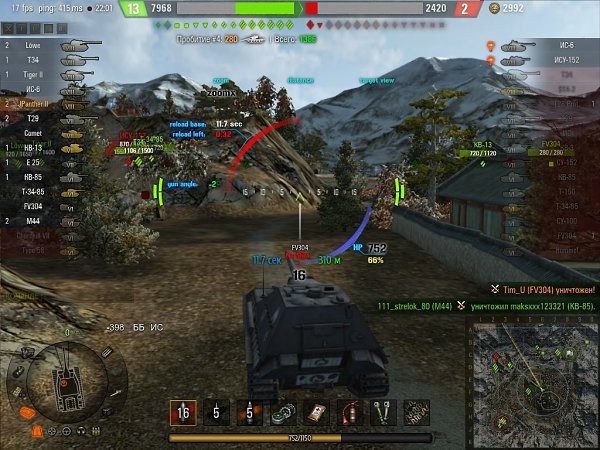Select Löwe in the allied team list
Image resolution: width=600 pixels, height=450 pixels.
(40, 45)
